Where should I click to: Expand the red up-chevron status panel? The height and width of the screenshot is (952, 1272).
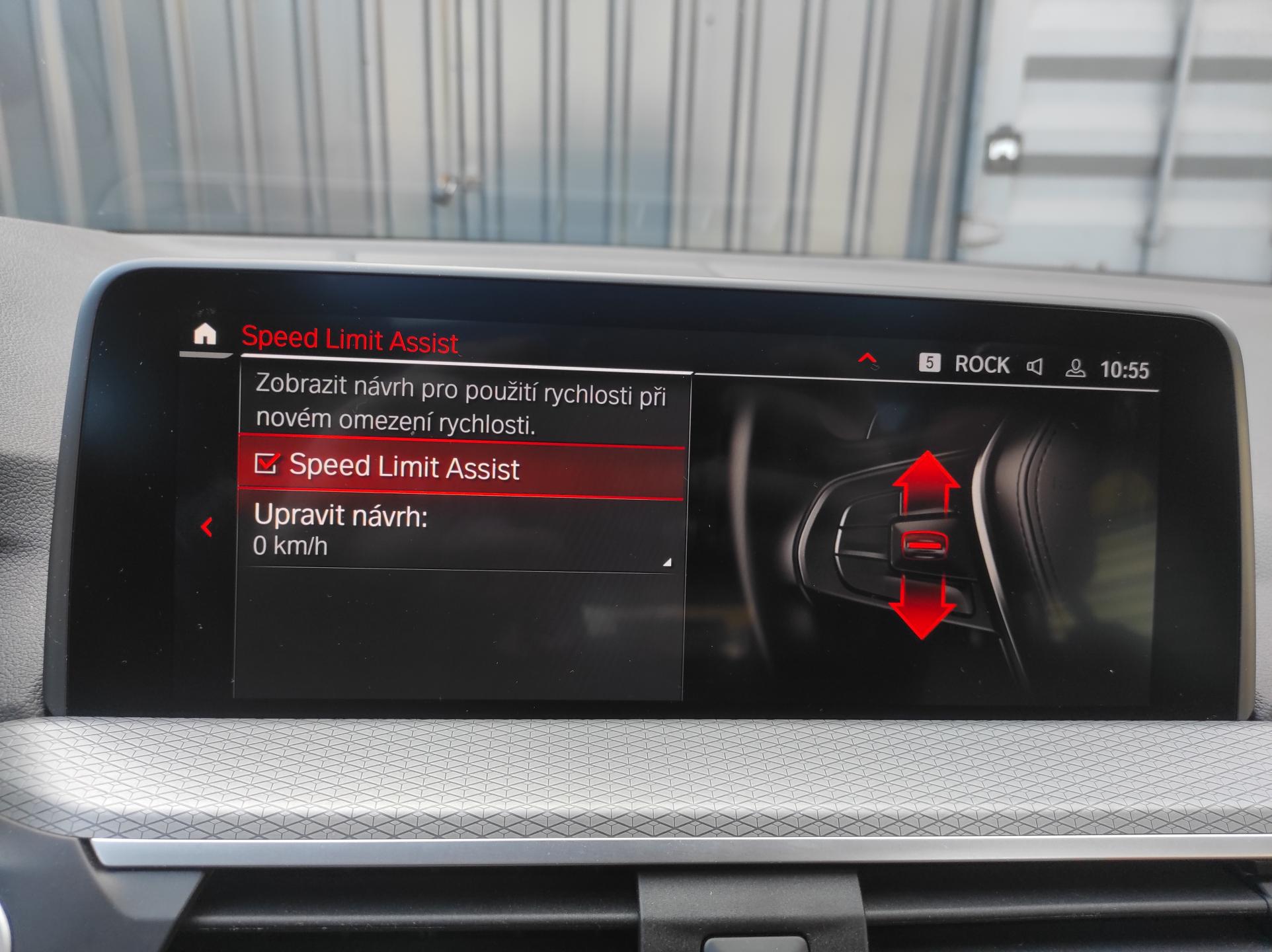867,359
